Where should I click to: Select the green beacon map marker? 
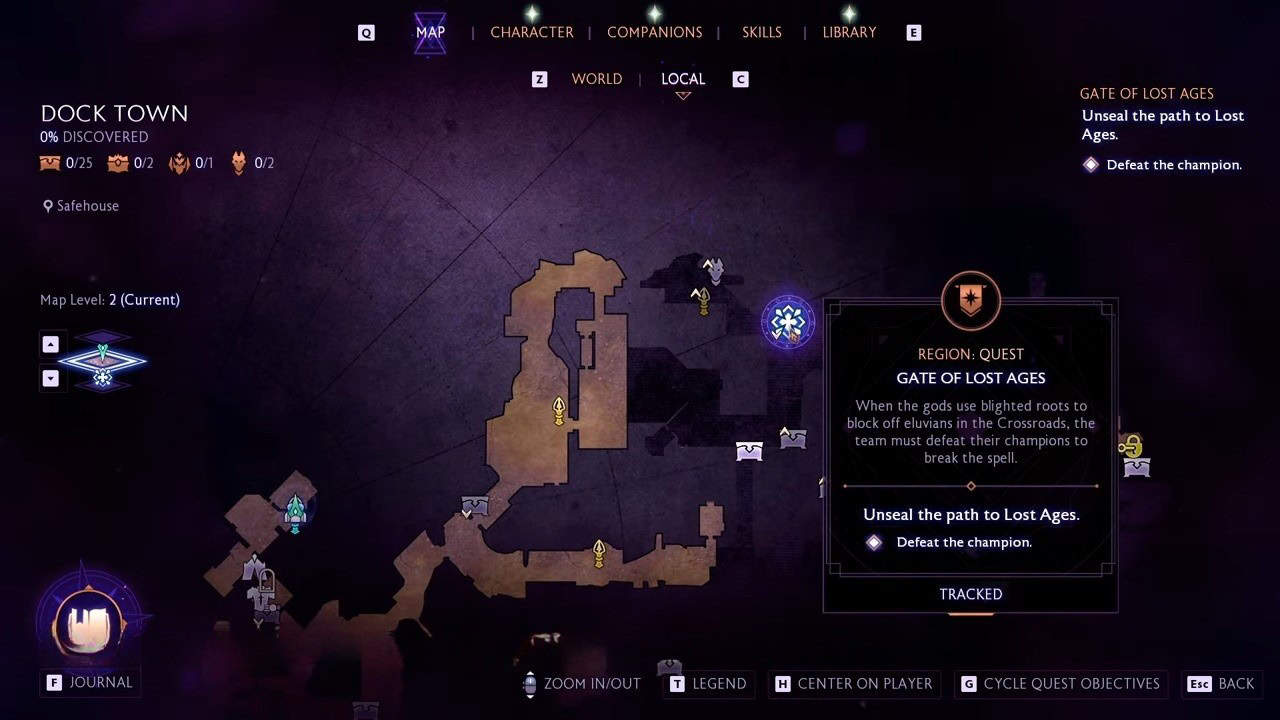[x=295, y=512]
